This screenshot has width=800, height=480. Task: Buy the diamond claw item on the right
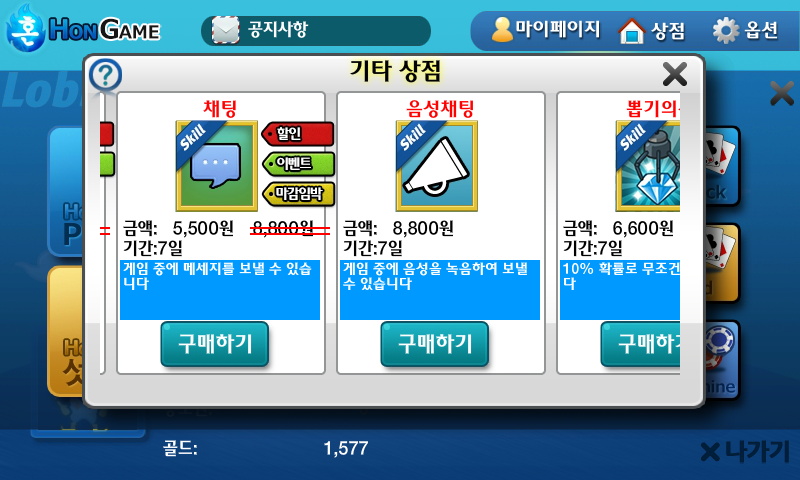click(642, 344)
